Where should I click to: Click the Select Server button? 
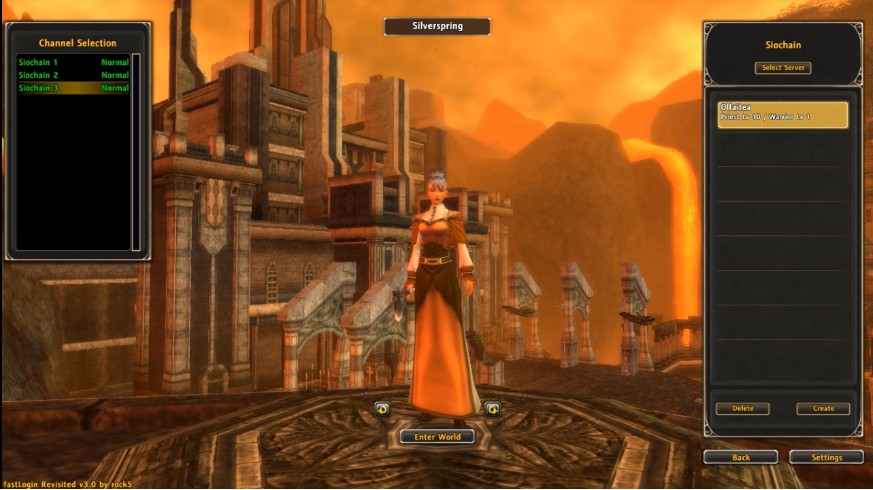point(782,68)
